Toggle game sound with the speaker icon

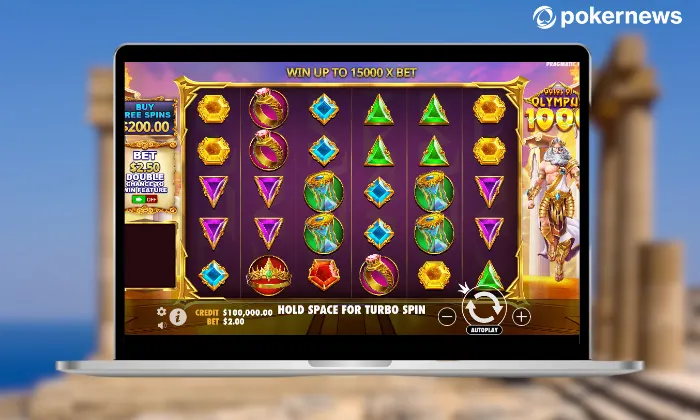pyautogui.click(x=161, y=324)
